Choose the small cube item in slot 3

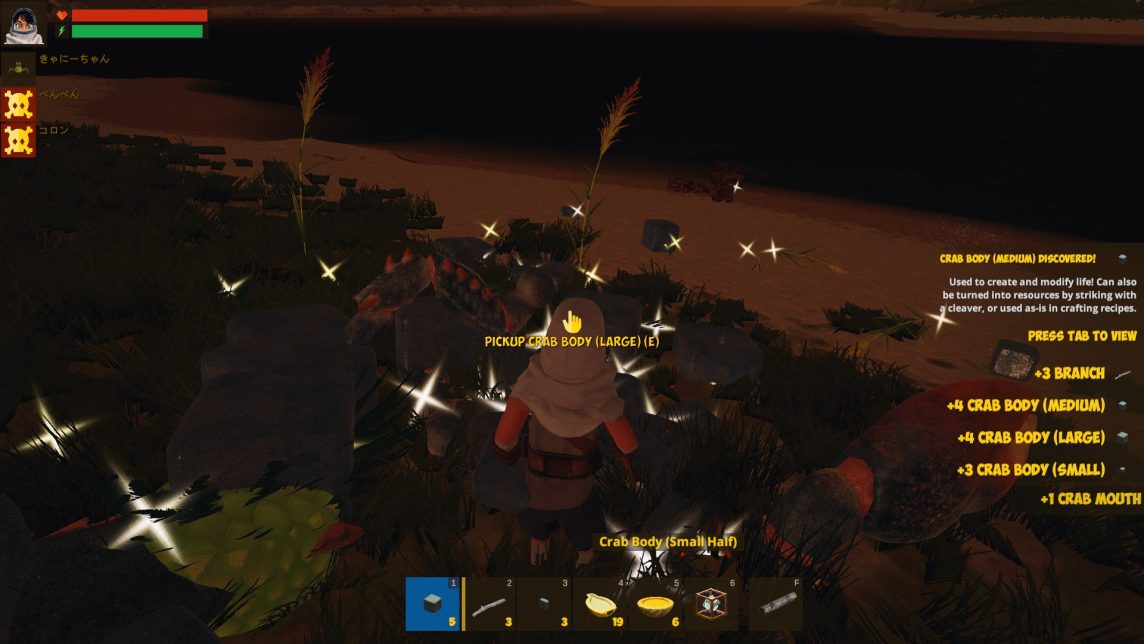point(547,604)
